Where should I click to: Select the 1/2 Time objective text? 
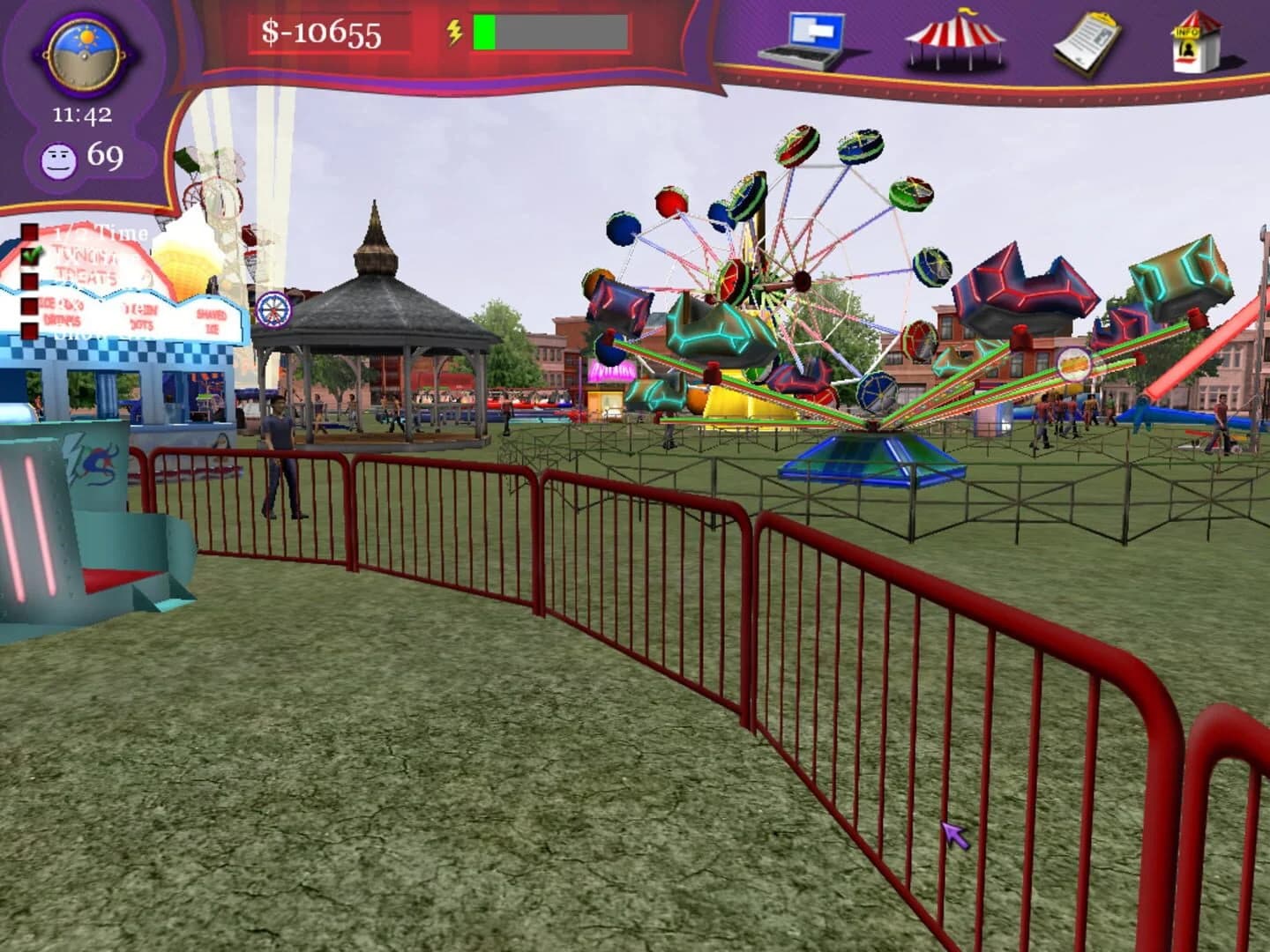coord(97,232)
